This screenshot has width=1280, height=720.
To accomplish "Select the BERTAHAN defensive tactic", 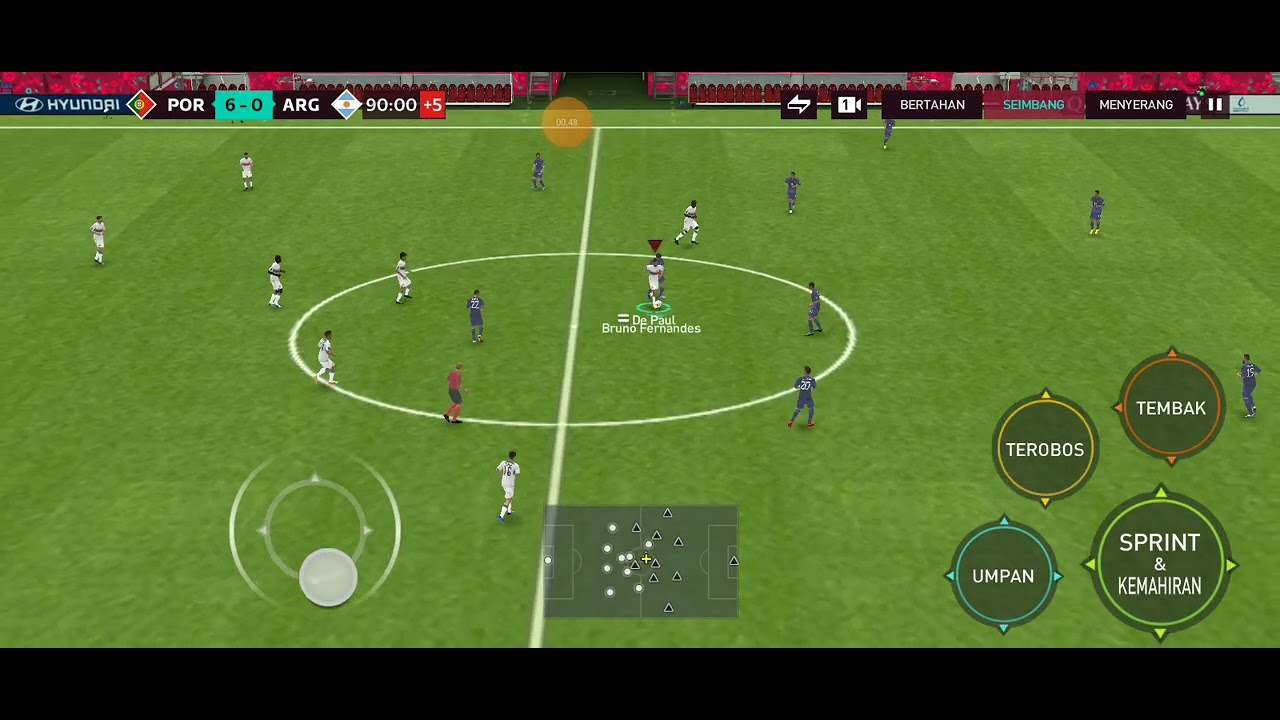I will 932,105.
